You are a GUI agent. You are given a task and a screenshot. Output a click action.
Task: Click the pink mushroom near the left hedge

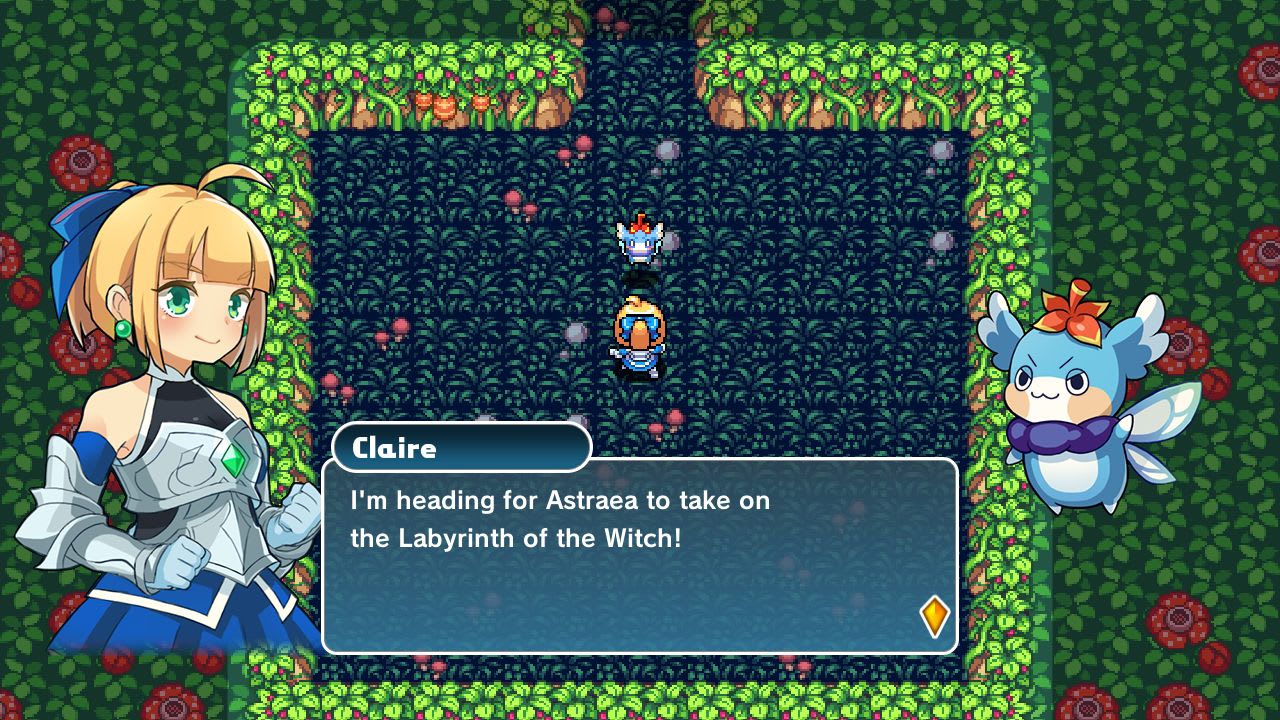point(330,381)
